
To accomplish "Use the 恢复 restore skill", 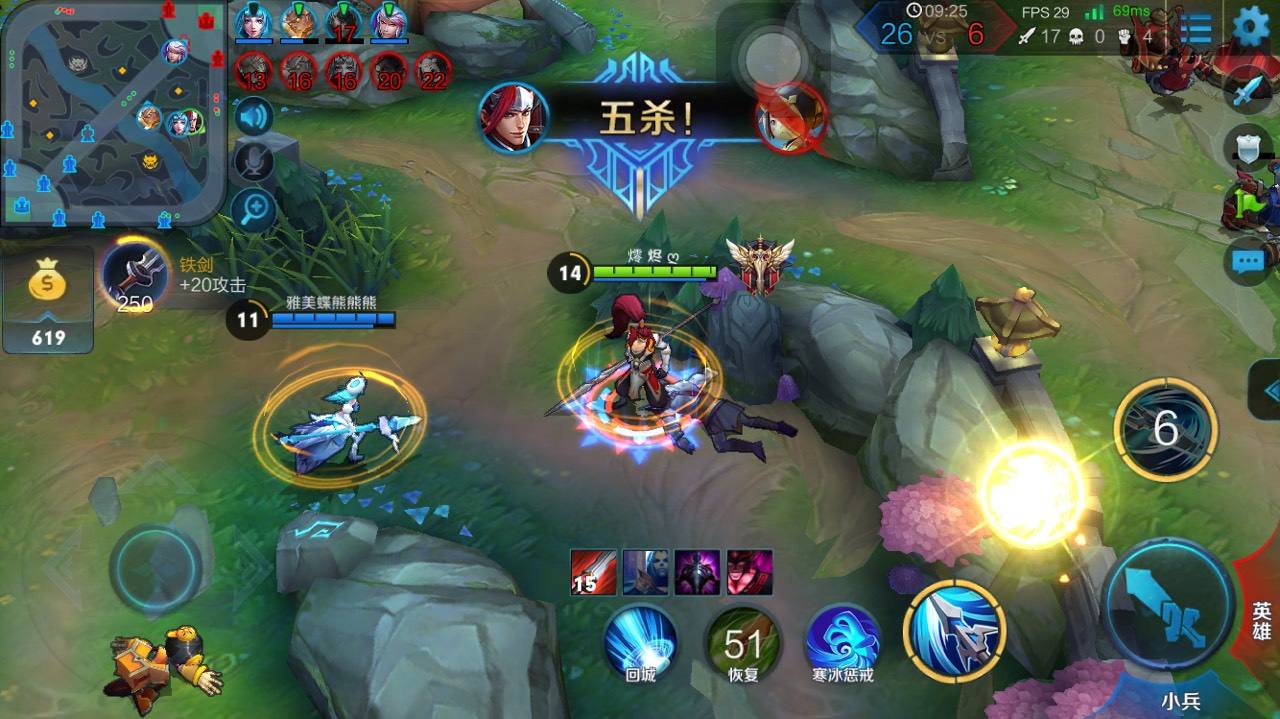I will [x=742, y=643].
